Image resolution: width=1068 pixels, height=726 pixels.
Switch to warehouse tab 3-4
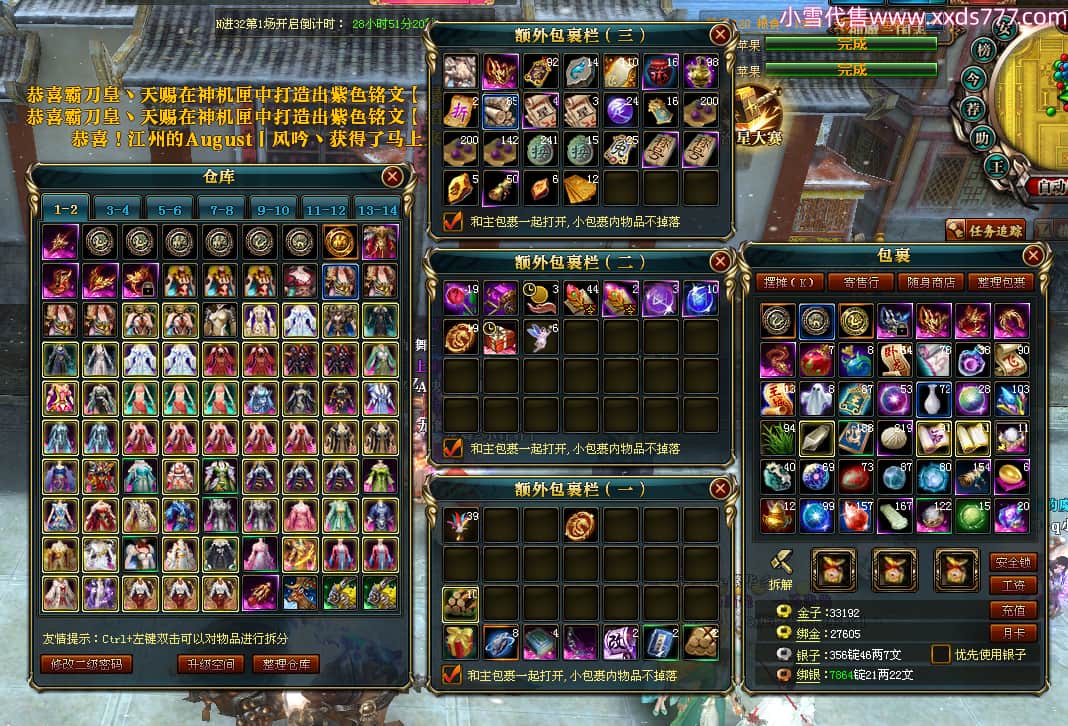[x=118, y=209]
